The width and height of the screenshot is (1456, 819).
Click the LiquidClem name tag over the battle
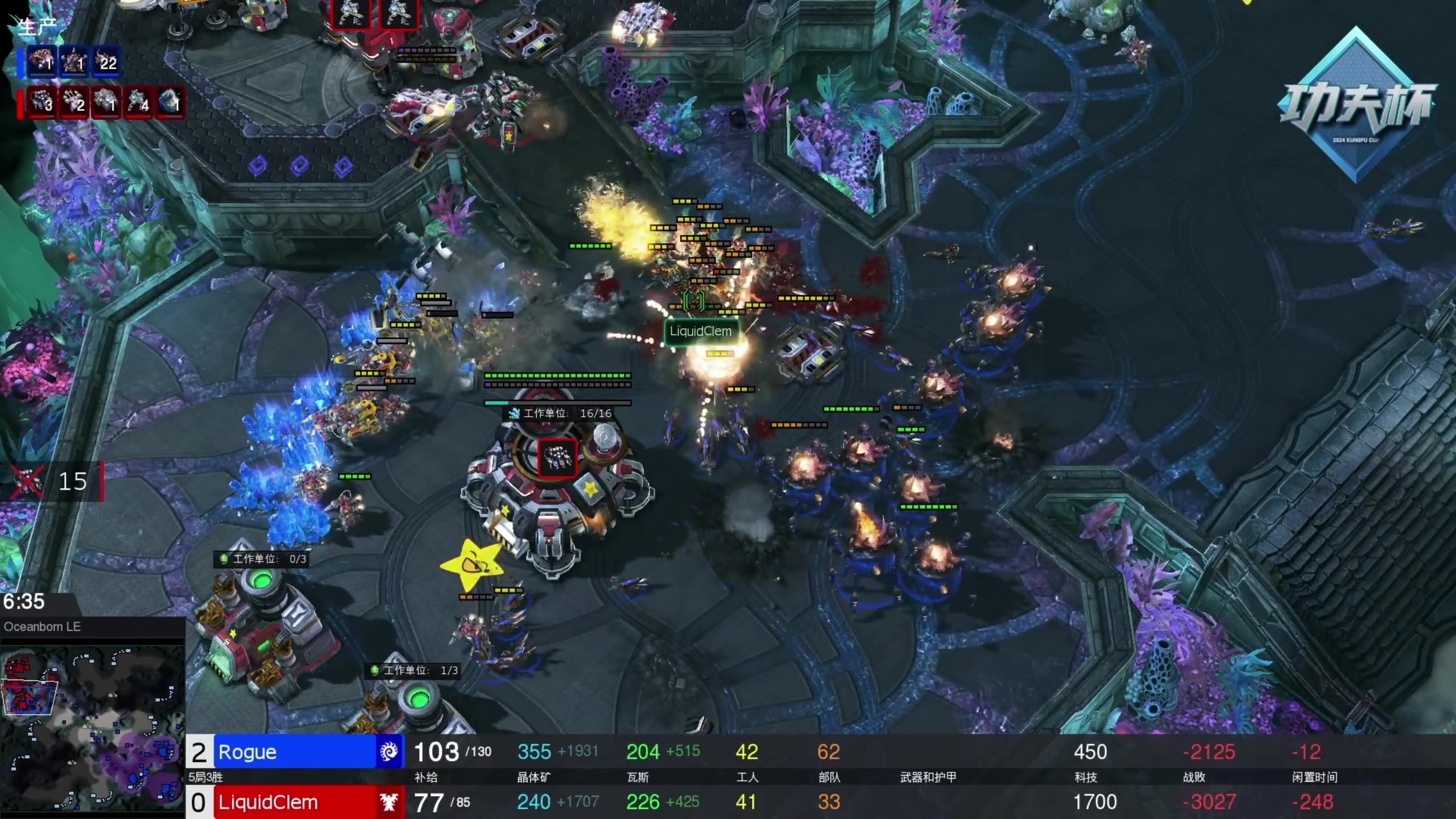(700, 332)
